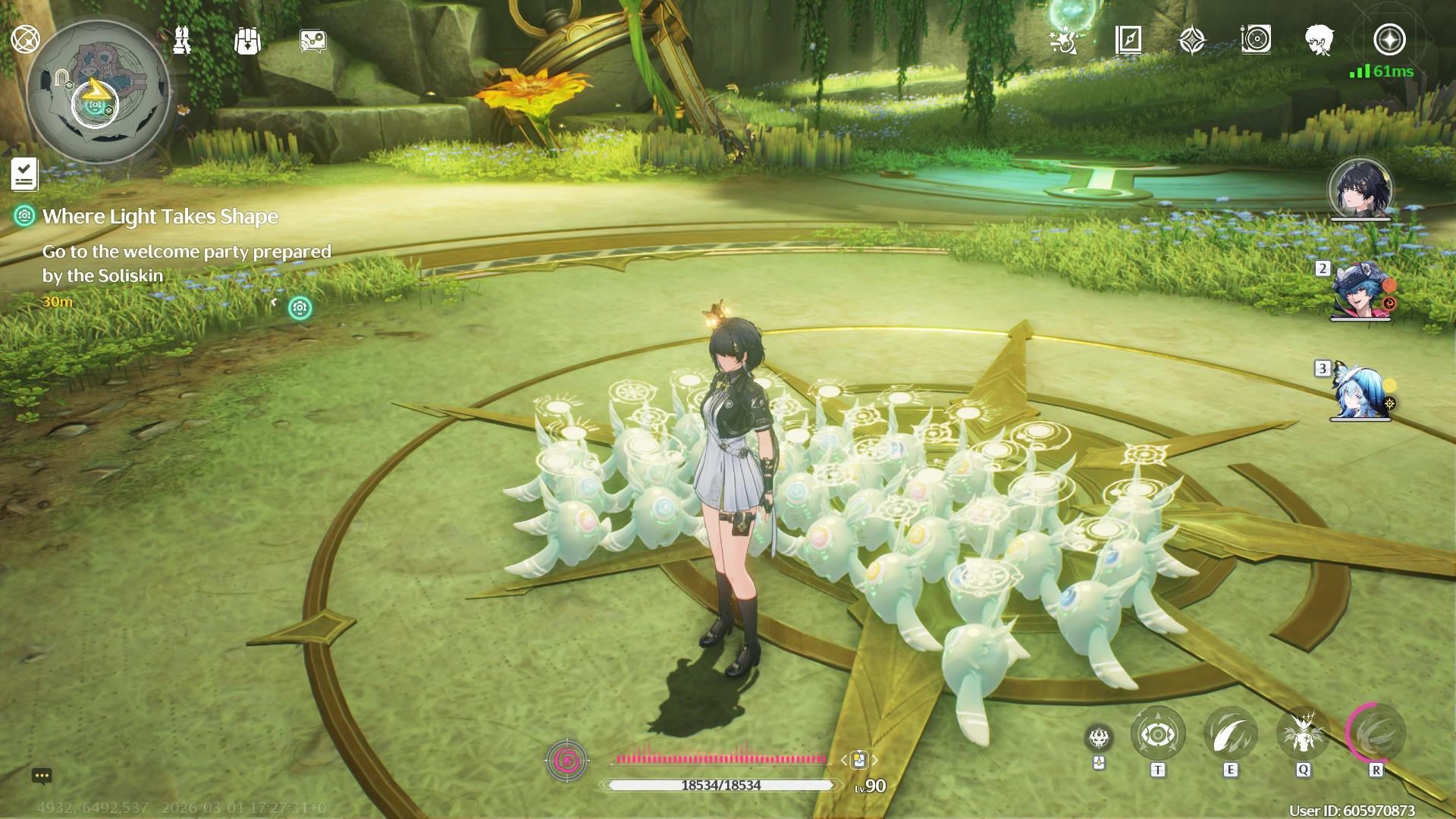Use the feather resonance skill icon
The width and height of the screenshot is (1456, 819).
click(1230, 734)
